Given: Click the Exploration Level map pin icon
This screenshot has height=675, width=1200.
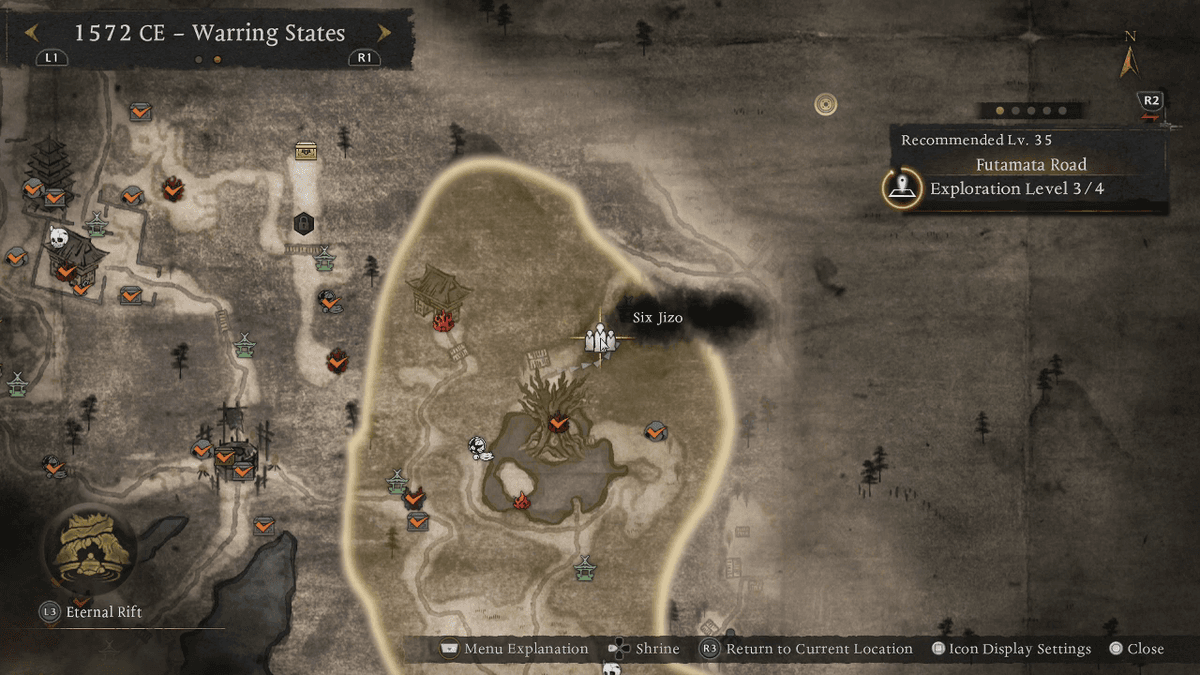Looking at the screenshot, I should 903,188.
